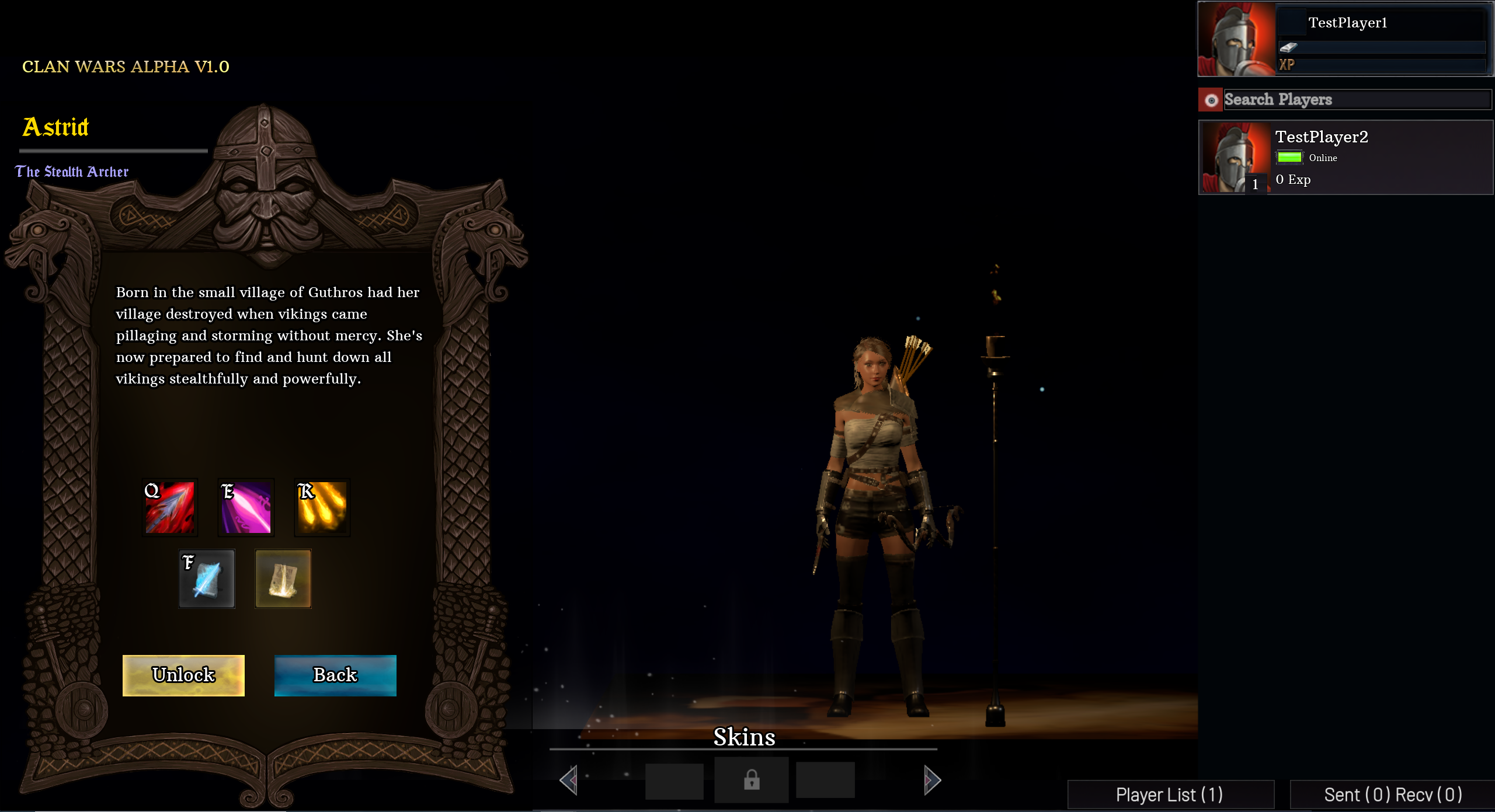This screenshot has width=1495, height=812.
Task: Inspect the pink E ability icon
Action: [246, 507]
